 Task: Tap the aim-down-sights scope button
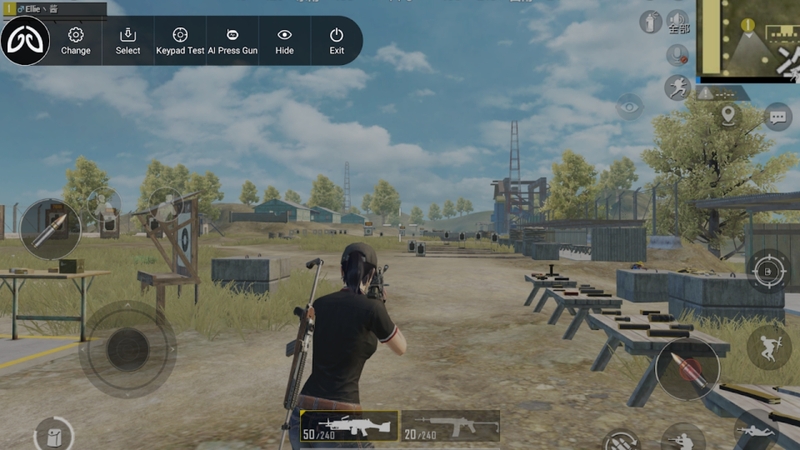coord(768,269)
